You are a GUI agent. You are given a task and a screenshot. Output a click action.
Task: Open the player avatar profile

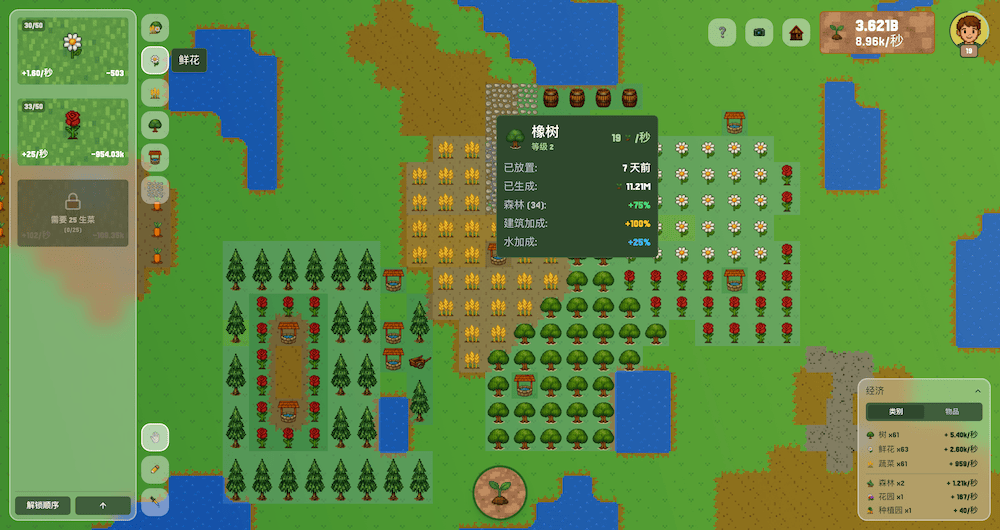click(x=968, y=31)
